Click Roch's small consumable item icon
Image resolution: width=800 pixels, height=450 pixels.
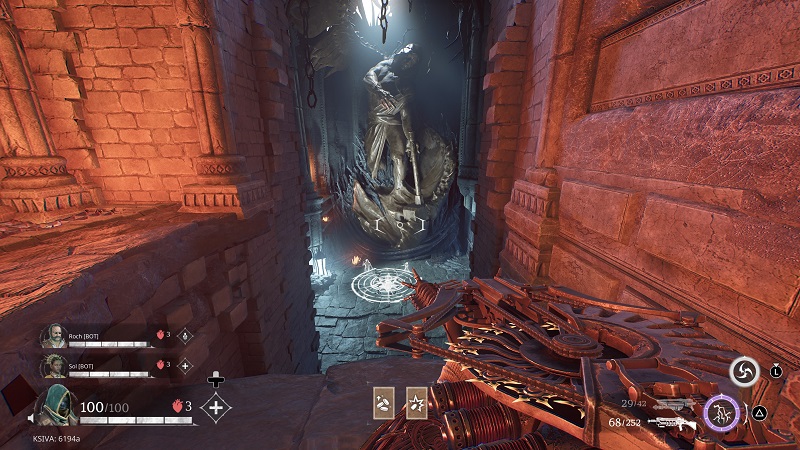click(184, 336)
